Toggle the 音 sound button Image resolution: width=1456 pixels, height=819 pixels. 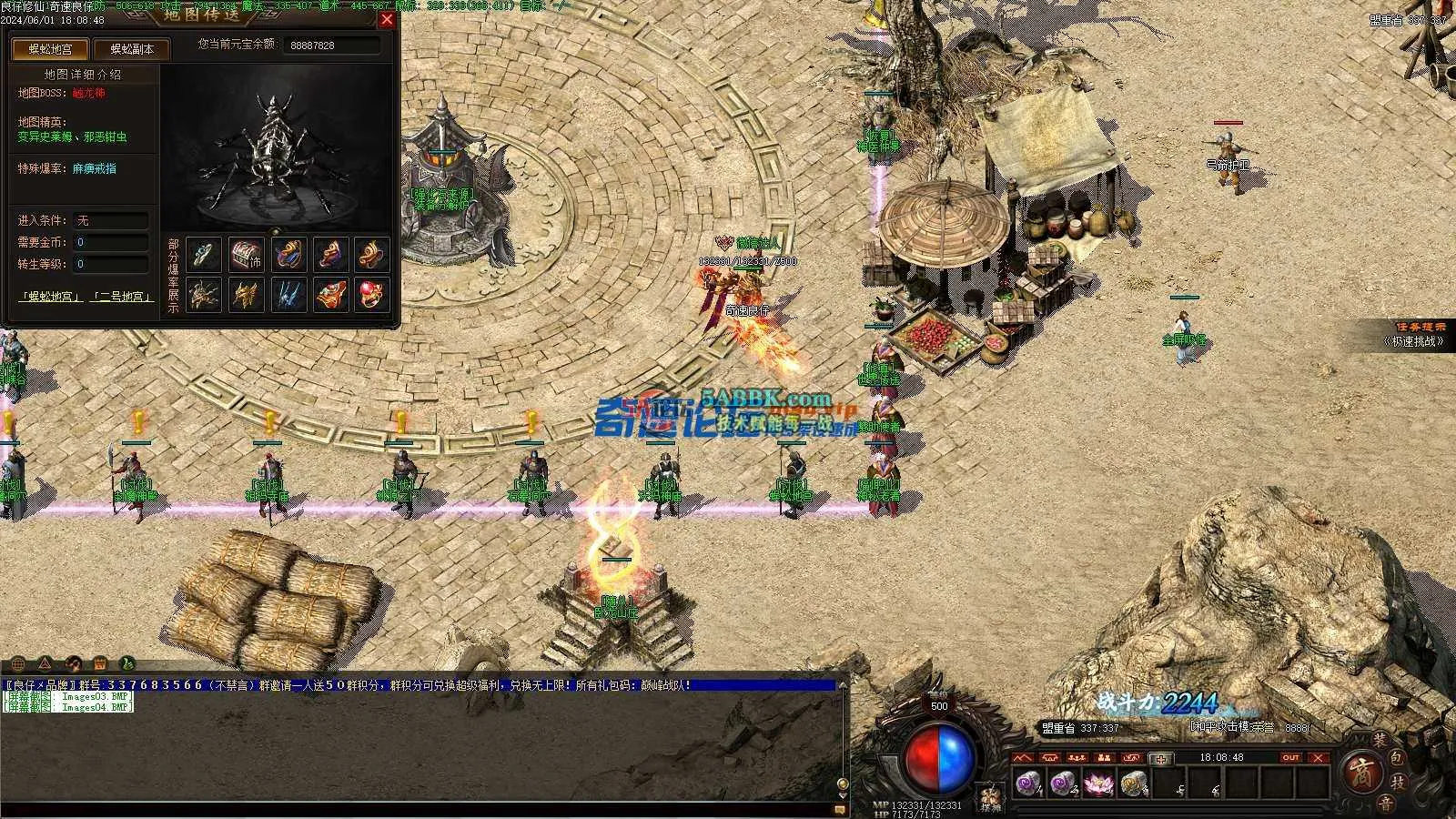[x=1385, y=803]
